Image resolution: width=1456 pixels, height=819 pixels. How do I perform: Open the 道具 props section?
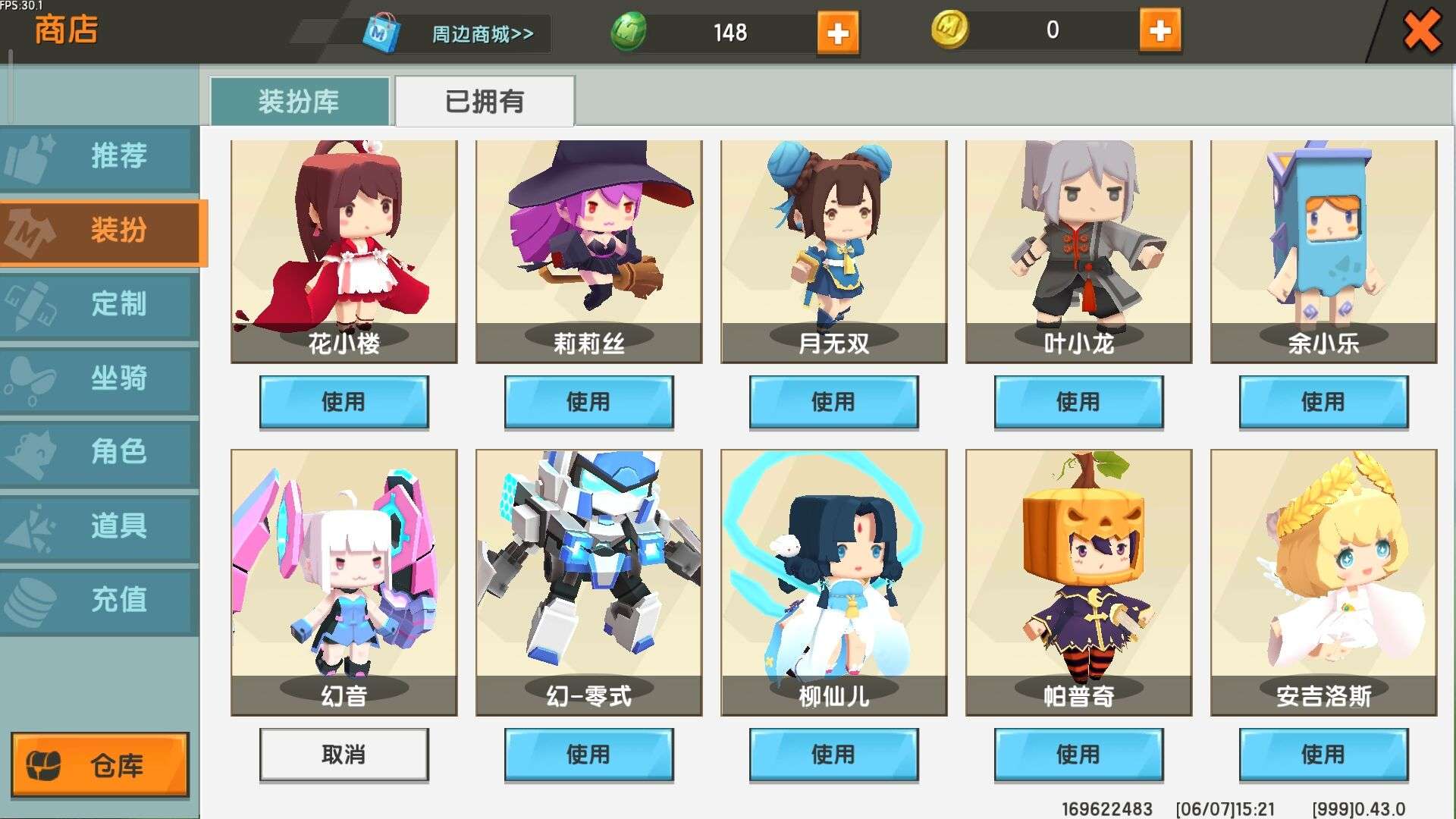click(x=99, y=526)
